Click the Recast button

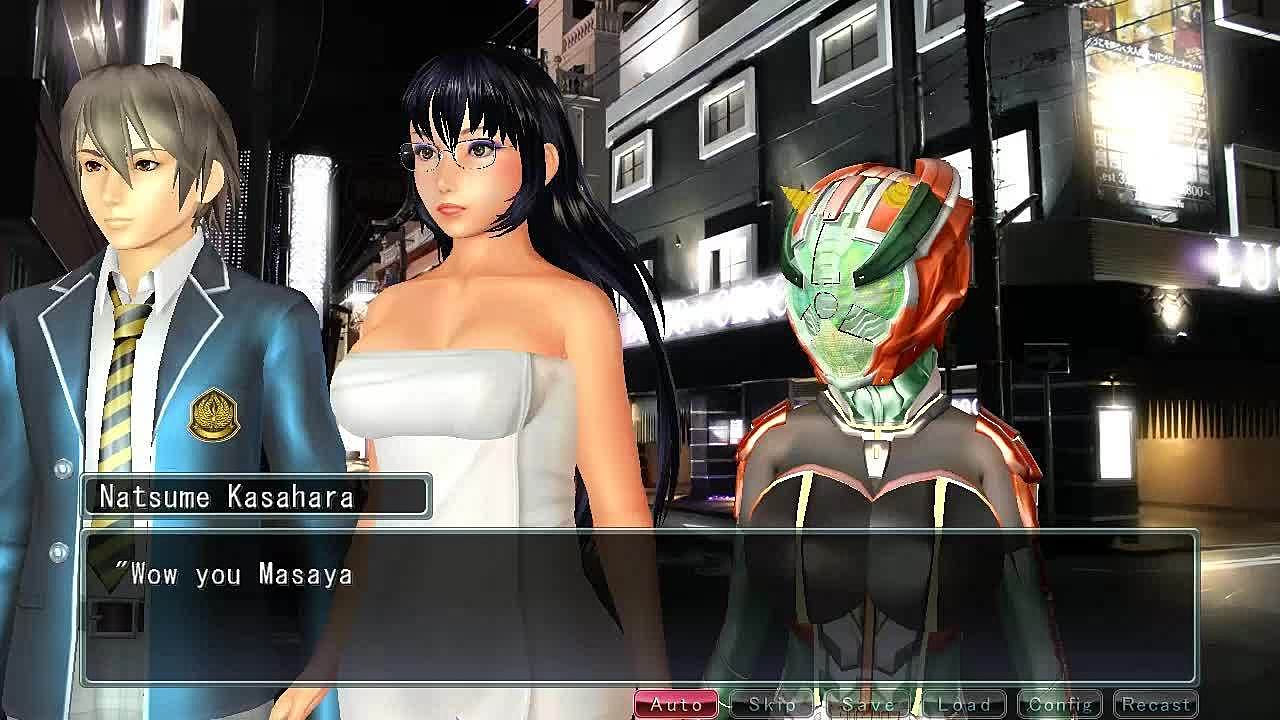(1155, 704)
